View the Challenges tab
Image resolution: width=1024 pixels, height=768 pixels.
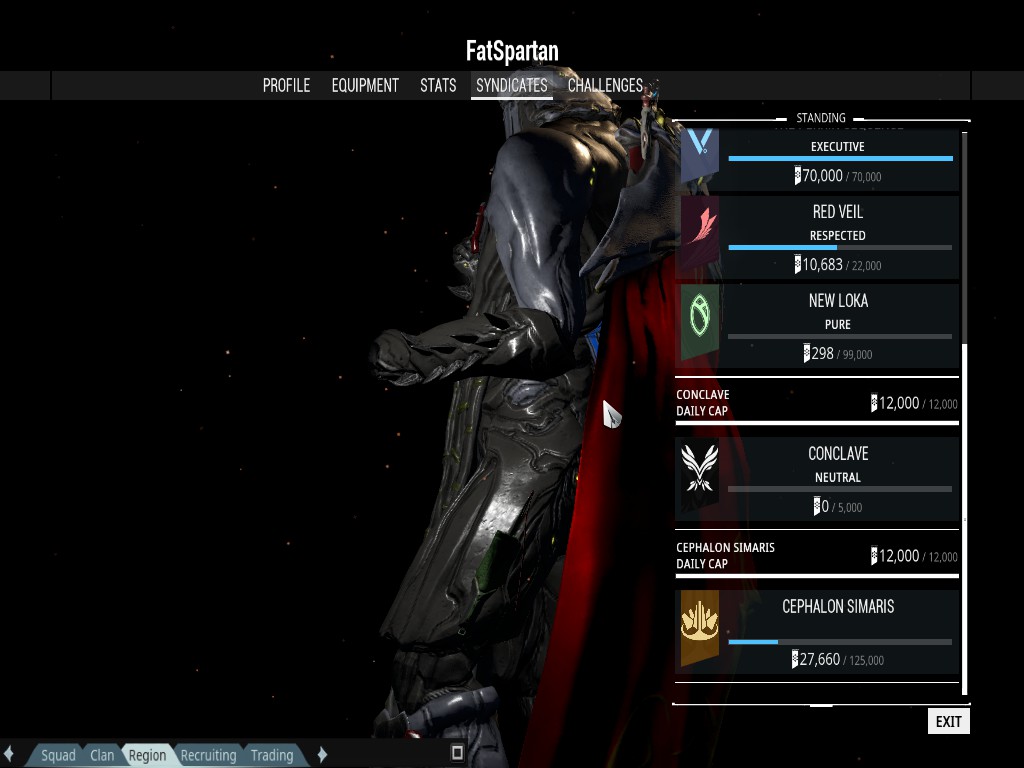click(605, 86)
